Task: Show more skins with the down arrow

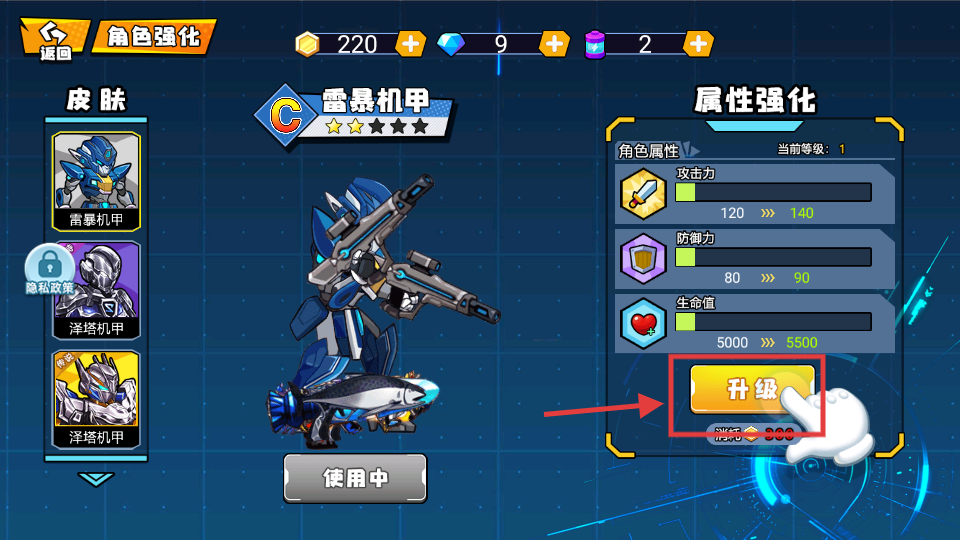Action: 96,480
